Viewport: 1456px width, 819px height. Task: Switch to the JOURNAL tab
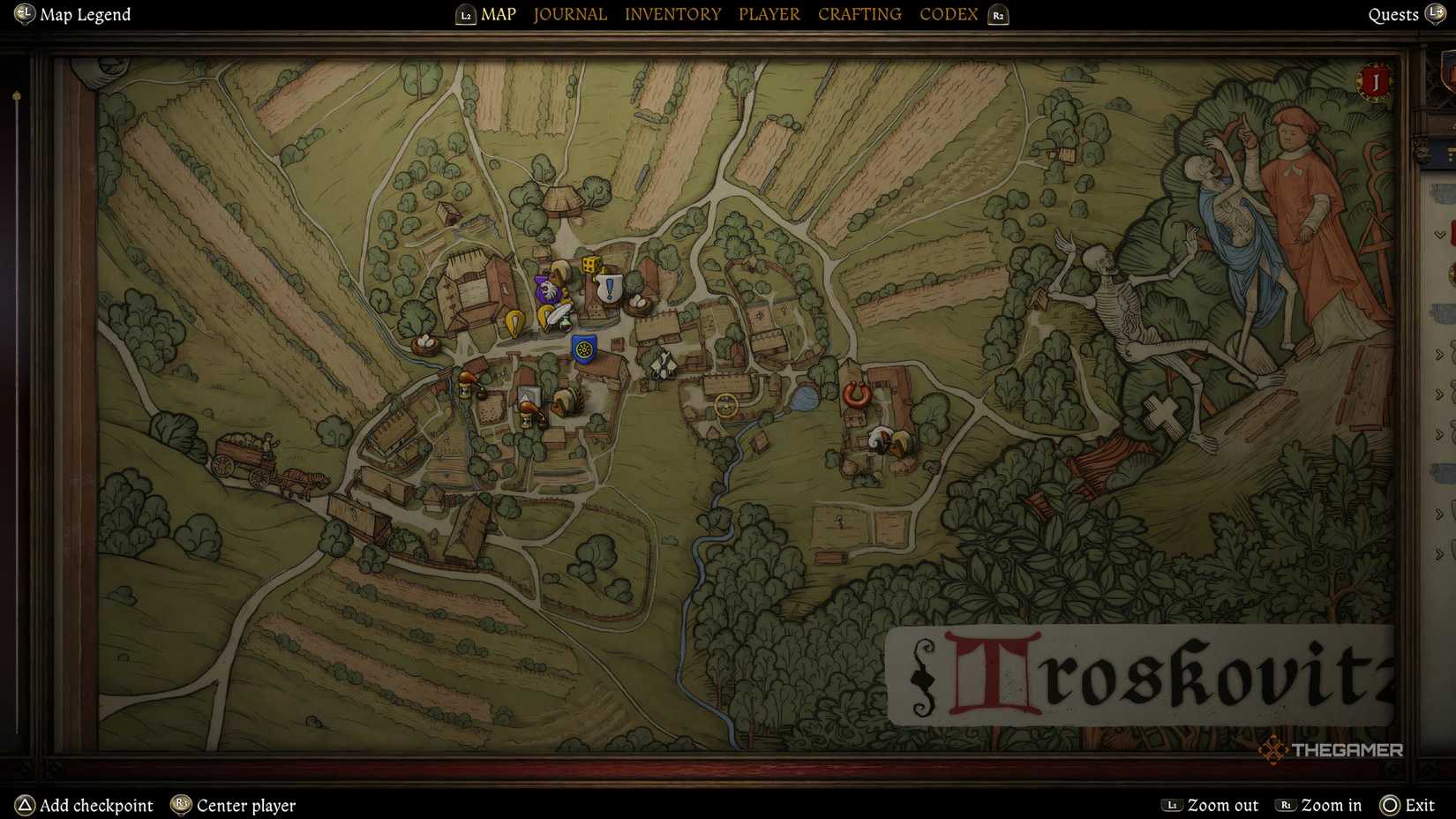point(569,14)
